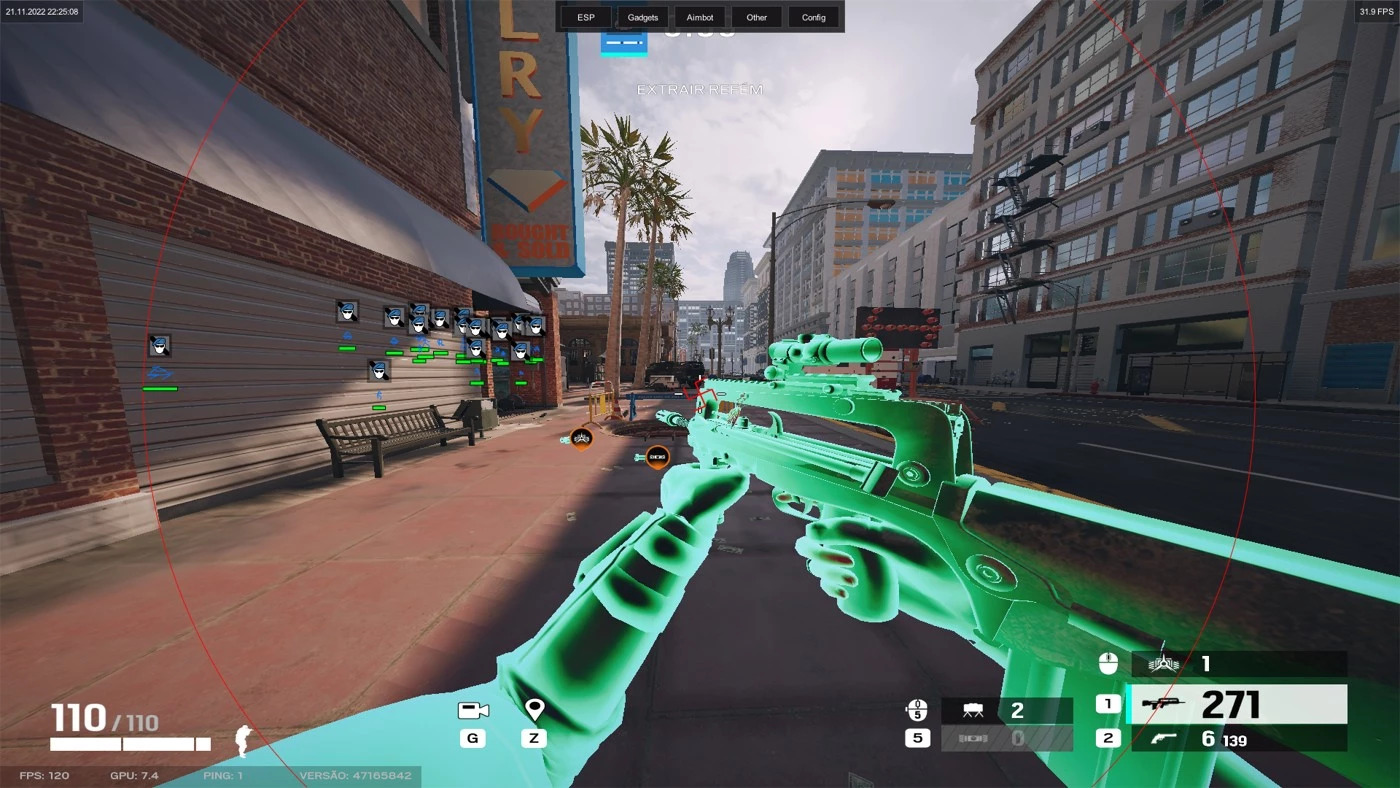This screenshot has height=788, width=1400.
Task: Click an enemy head ESP icon on the left wall
Action: (x=160, y=344)
